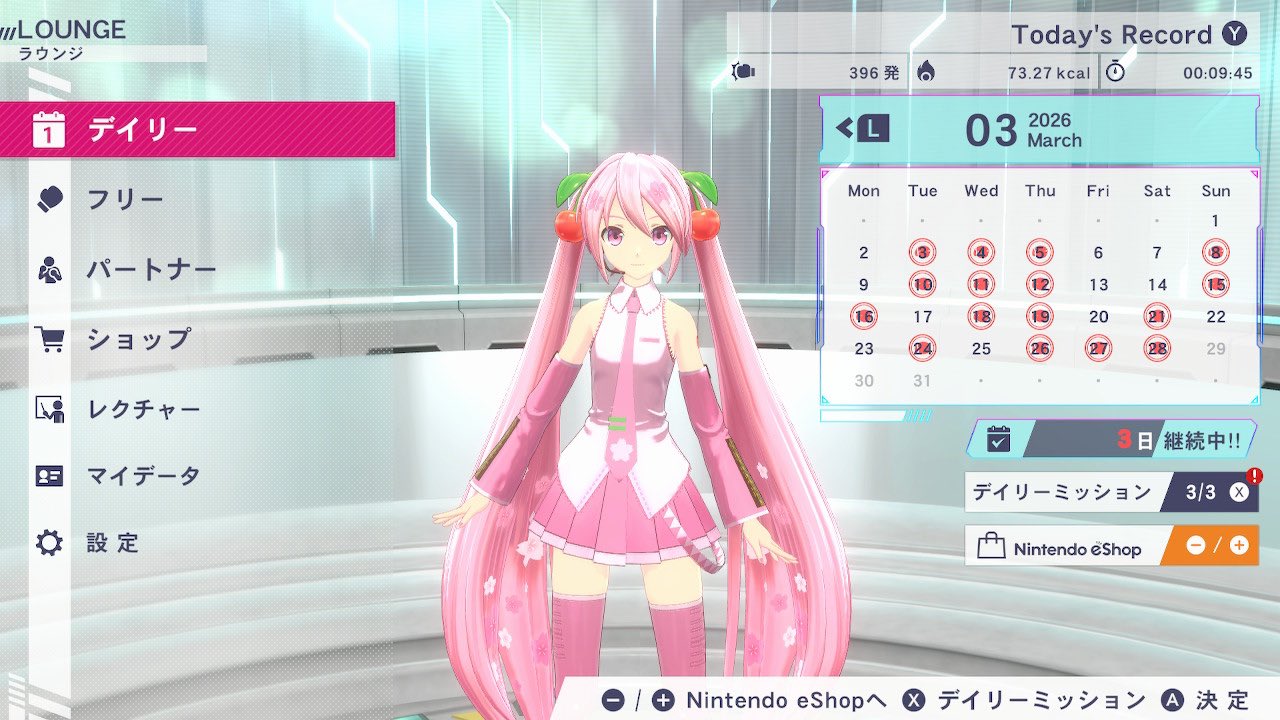Go to the previous calendar month
1280x720 pixels.
point(863,128)
